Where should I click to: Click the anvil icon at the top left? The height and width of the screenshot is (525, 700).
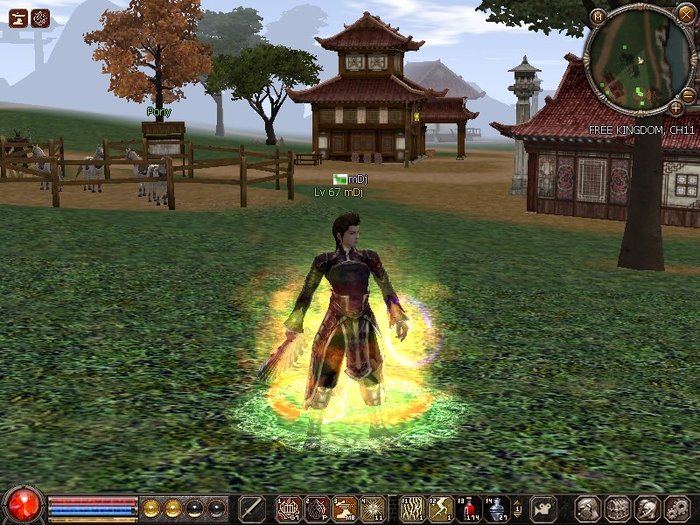pyautogui.click(x=17, y=17)
